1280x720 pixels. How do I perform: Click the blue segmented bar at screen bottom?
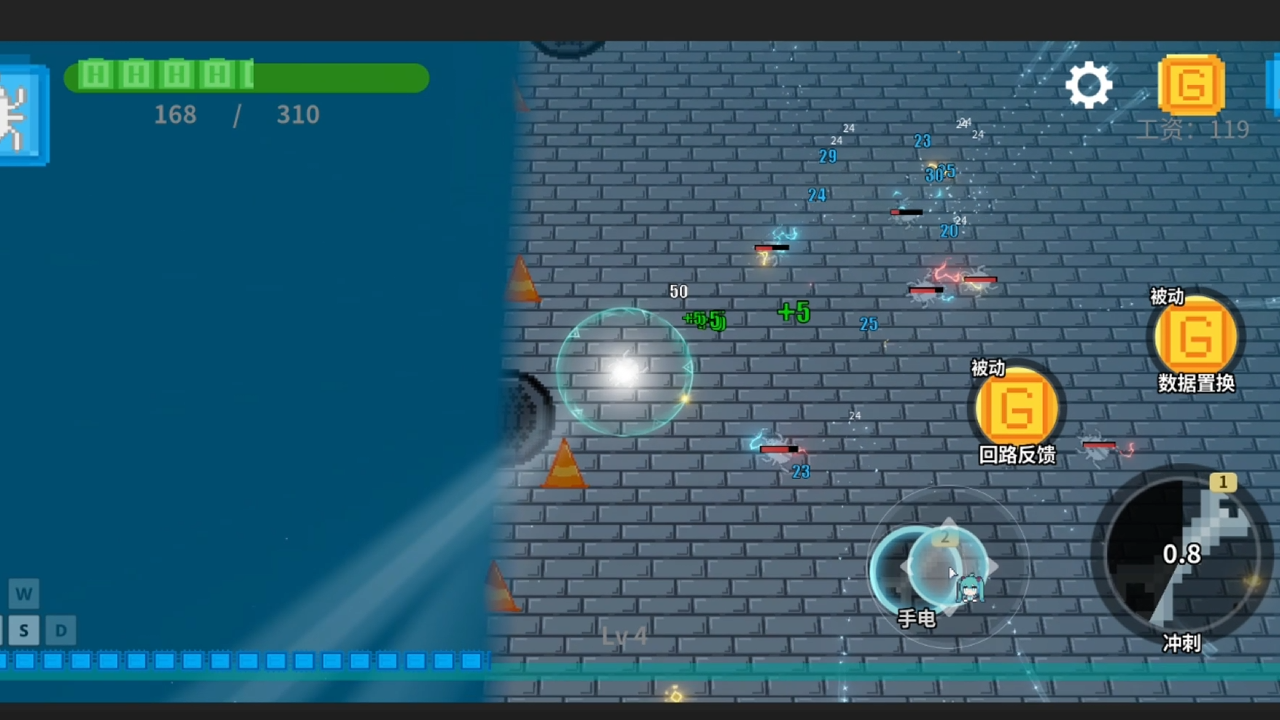[x=245, y=660]
